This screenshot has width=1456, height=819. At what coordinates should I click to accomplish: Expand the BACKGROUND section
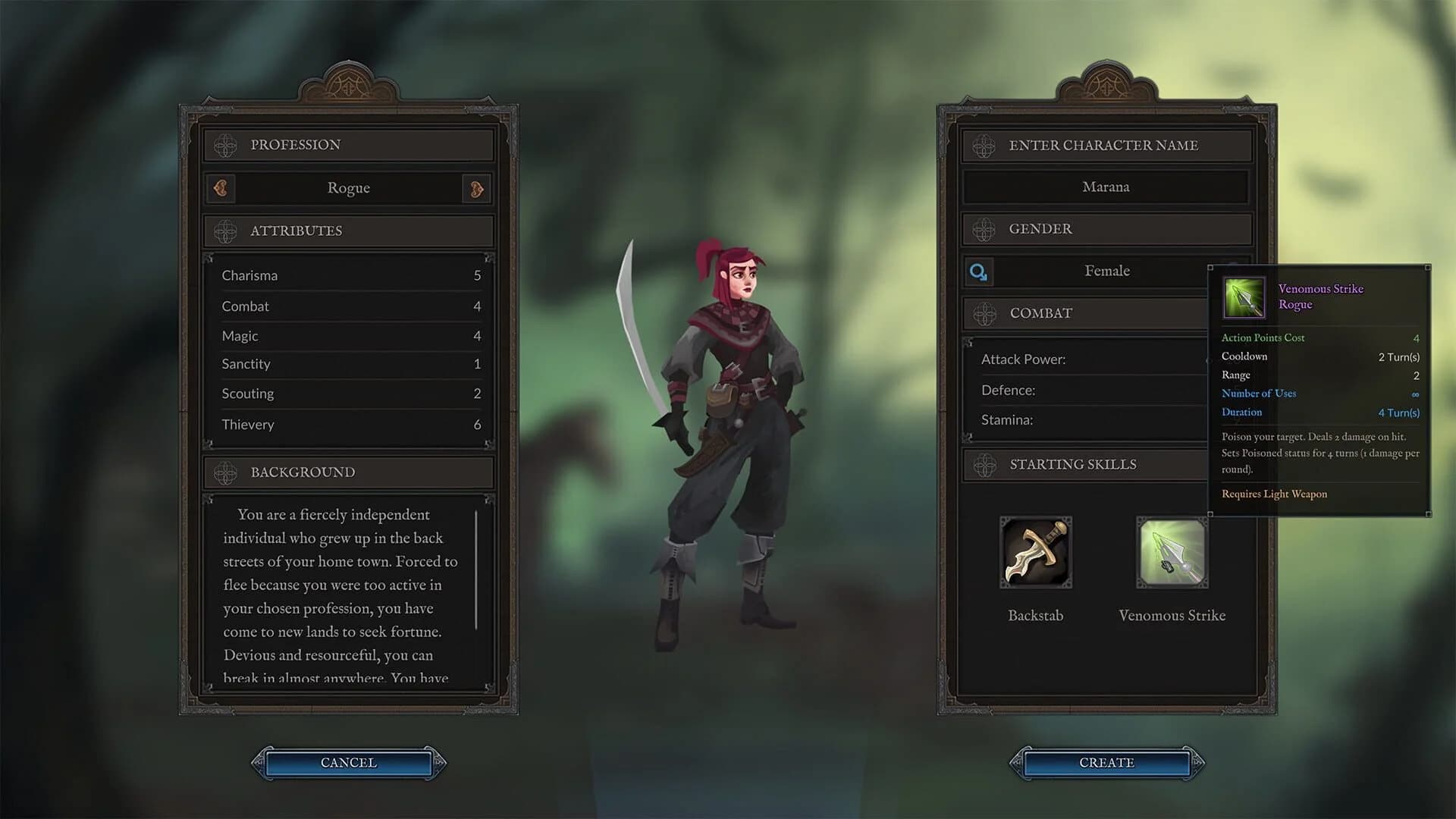[x=347, y=472]
